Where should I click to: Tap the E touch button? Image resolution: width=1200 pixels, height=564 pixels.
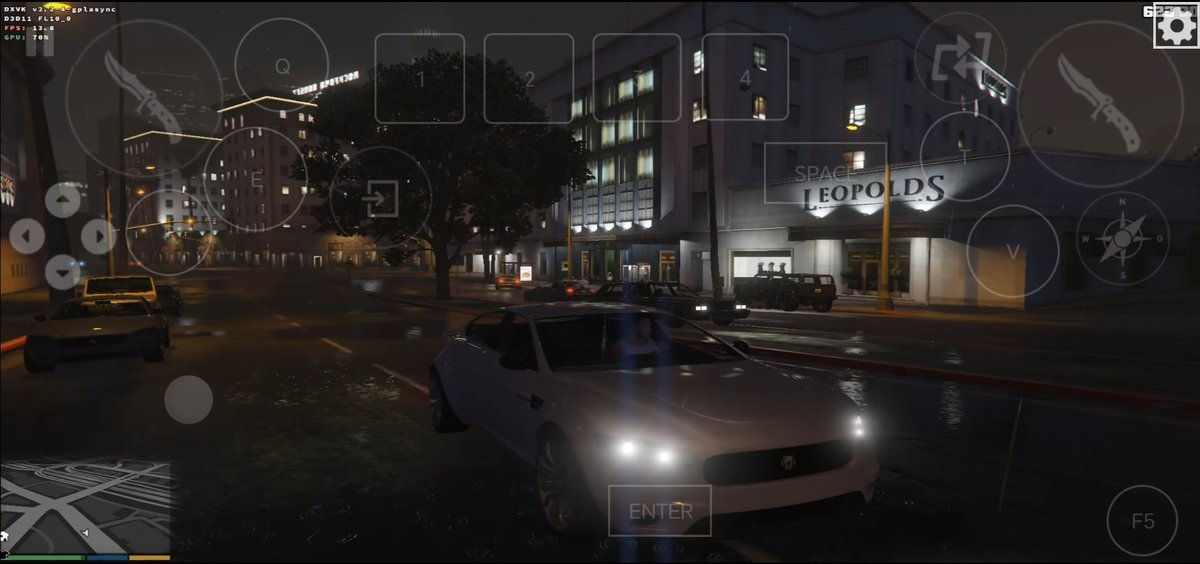pyautogui.click(x=256, y=179)
